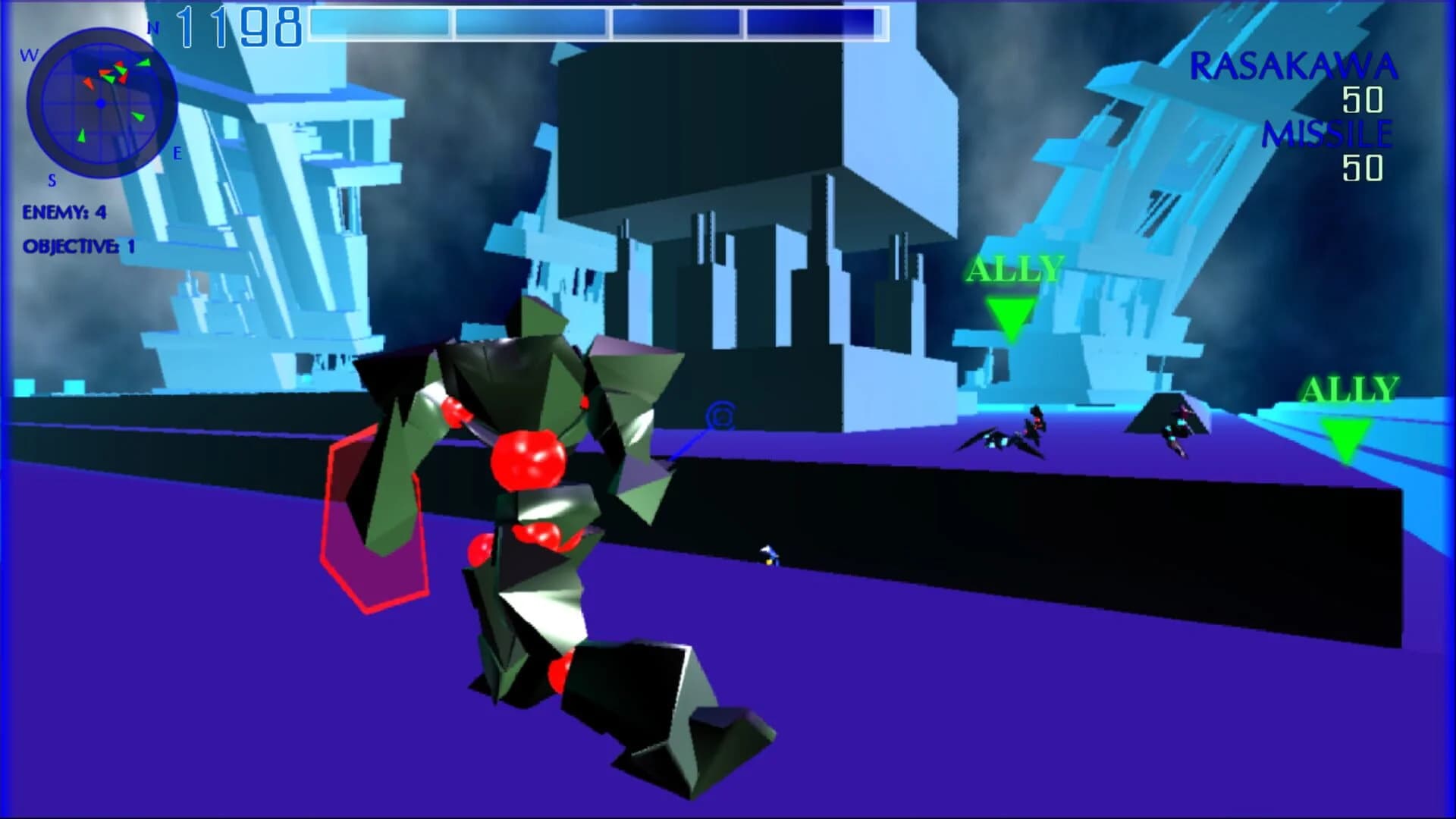Screen dimensions: 1456x819
Task: Click the compass N indicator above the radar
Action: (x=154, y=25)
